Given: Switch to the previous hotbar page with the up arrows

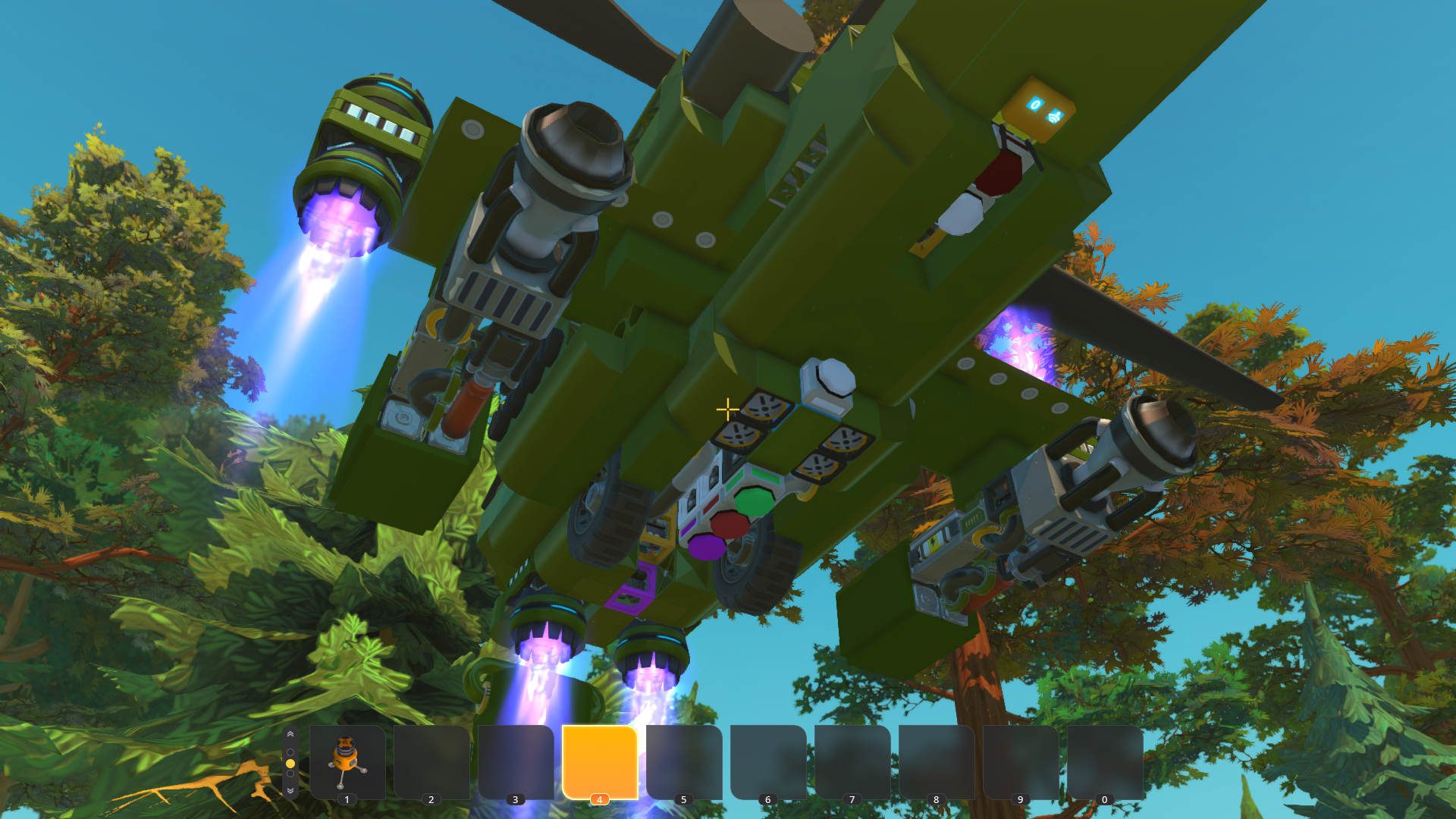Looking at the screenshot, I should pos(290,735).
